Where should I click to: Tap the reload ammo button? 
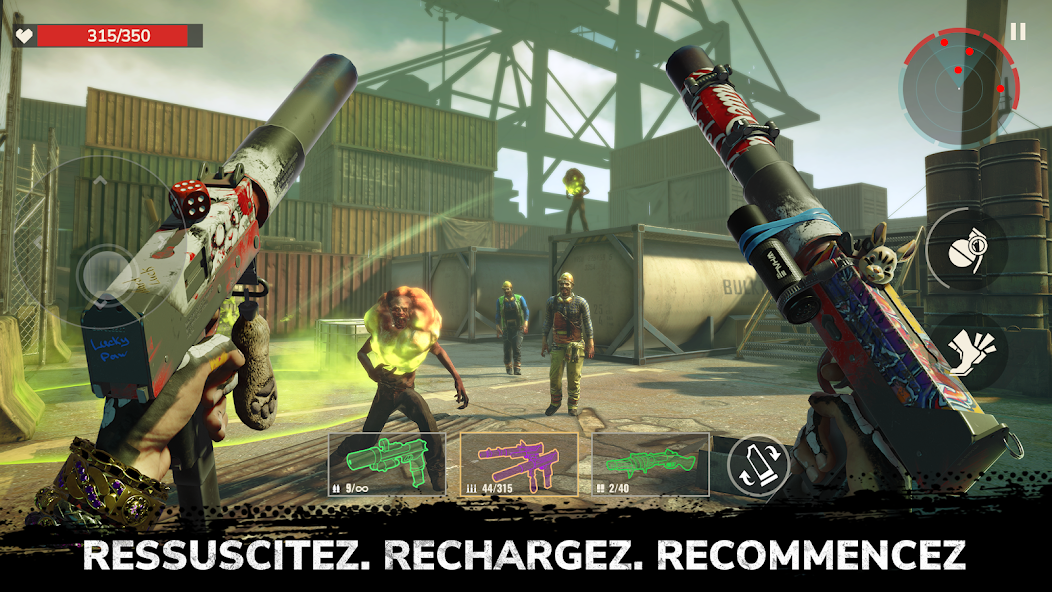758,466
